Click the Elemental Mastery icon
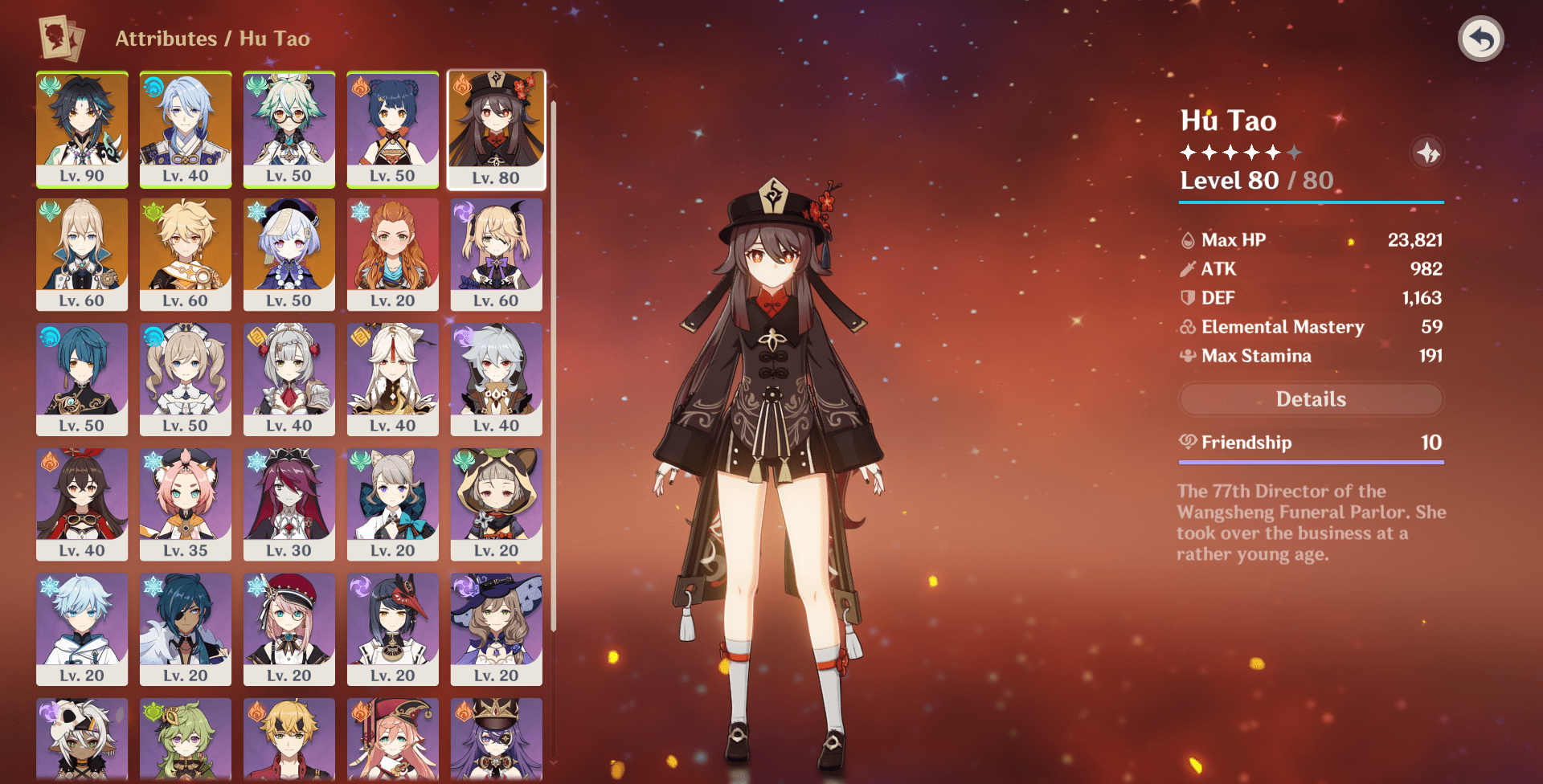 point(1187,327)
